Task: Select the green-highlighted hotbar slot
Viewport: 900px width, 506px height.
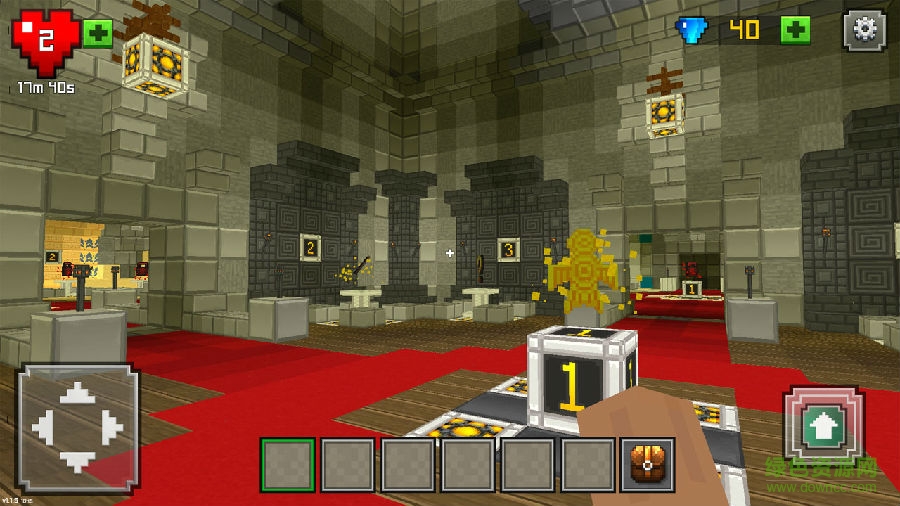Action: point(287,465)
